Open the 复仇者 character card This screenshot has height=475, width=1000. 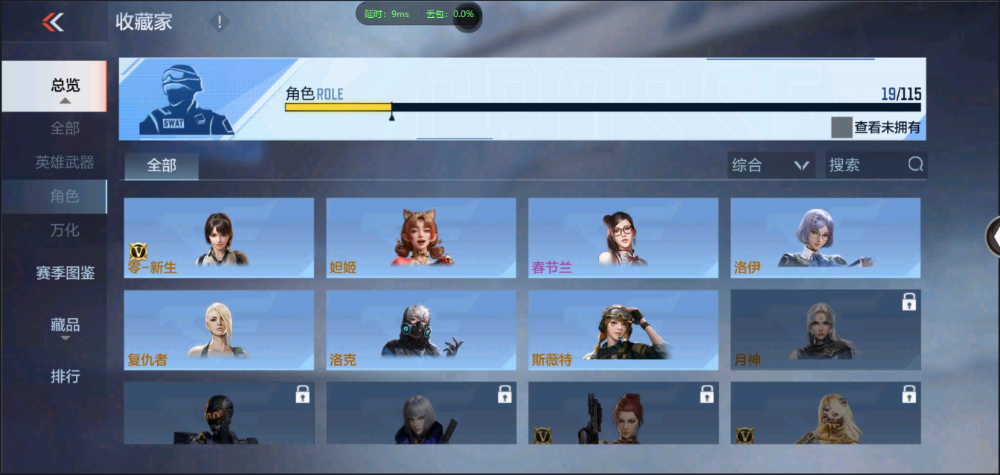[219, 330]
